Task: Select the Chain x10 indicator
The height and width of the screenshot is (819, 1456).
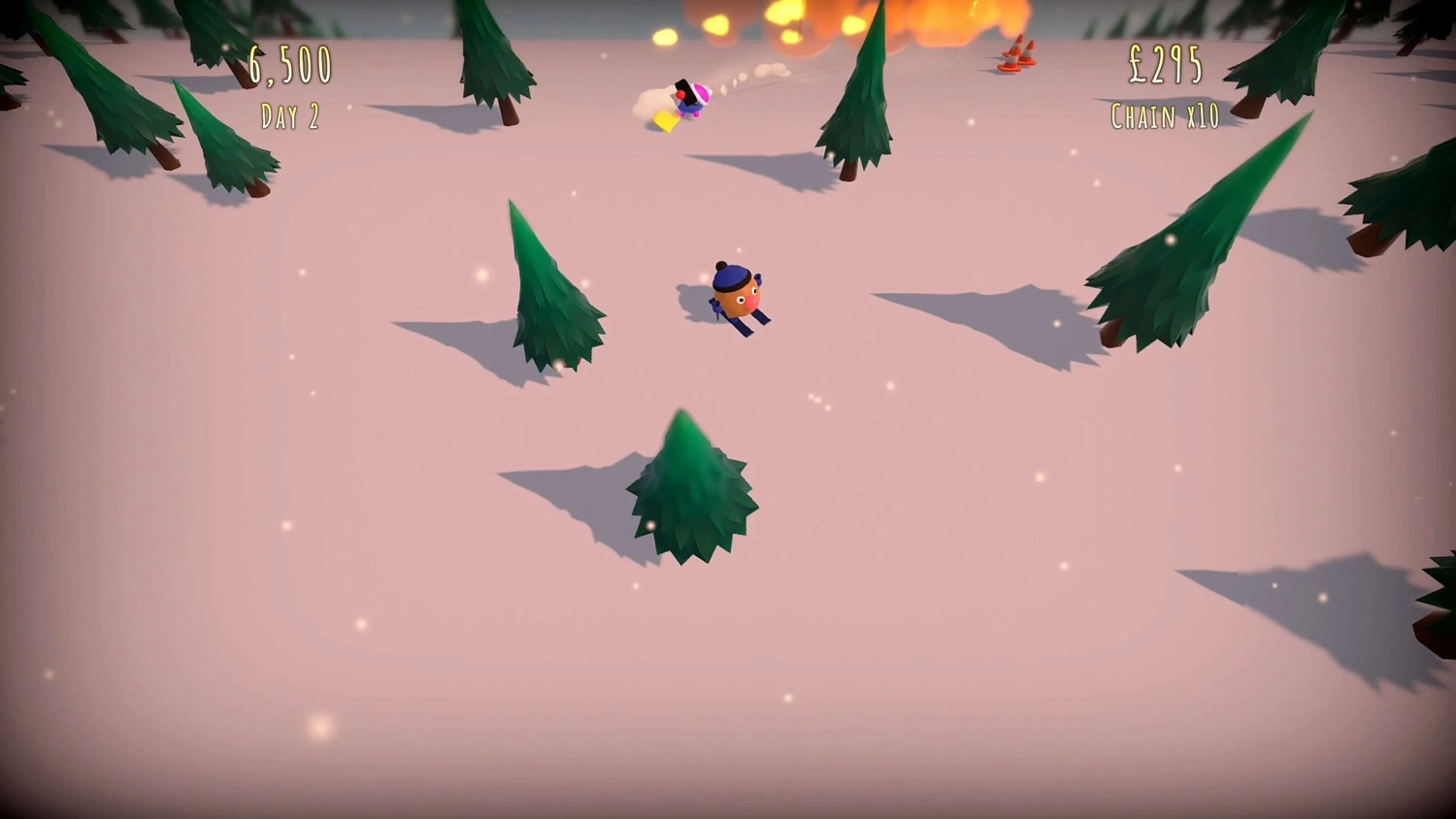Action: click(1164, 116)
